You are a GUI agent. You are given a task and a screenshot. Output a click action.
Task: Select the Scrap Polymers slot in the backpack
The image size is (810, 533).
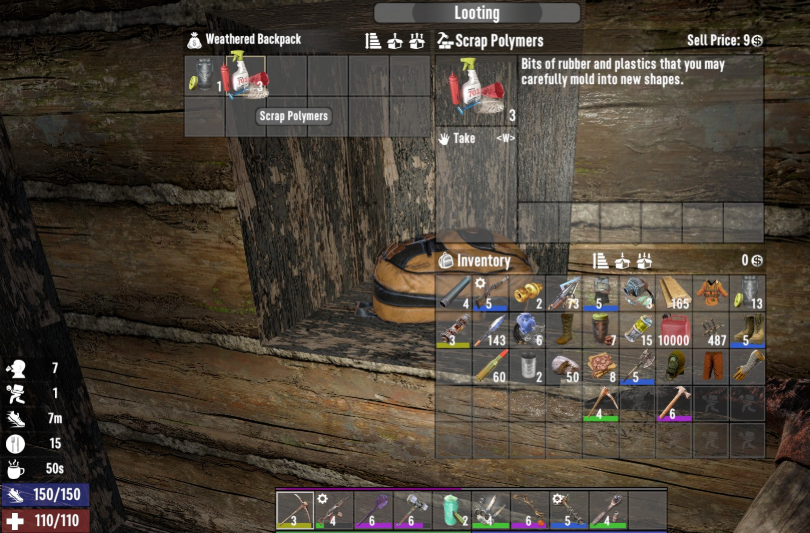[246, 76]
